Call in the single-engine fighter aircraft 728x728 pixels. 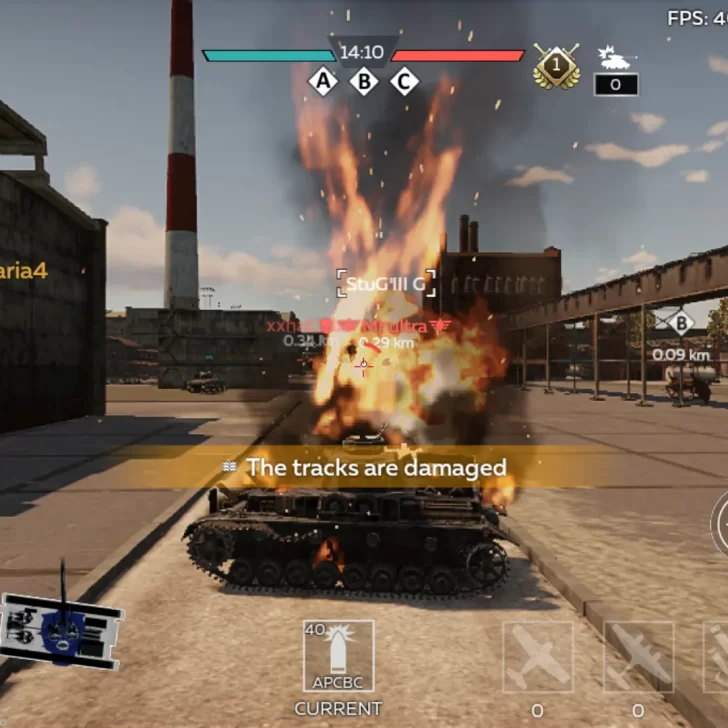pyautogui.click(x=538, y=656)
